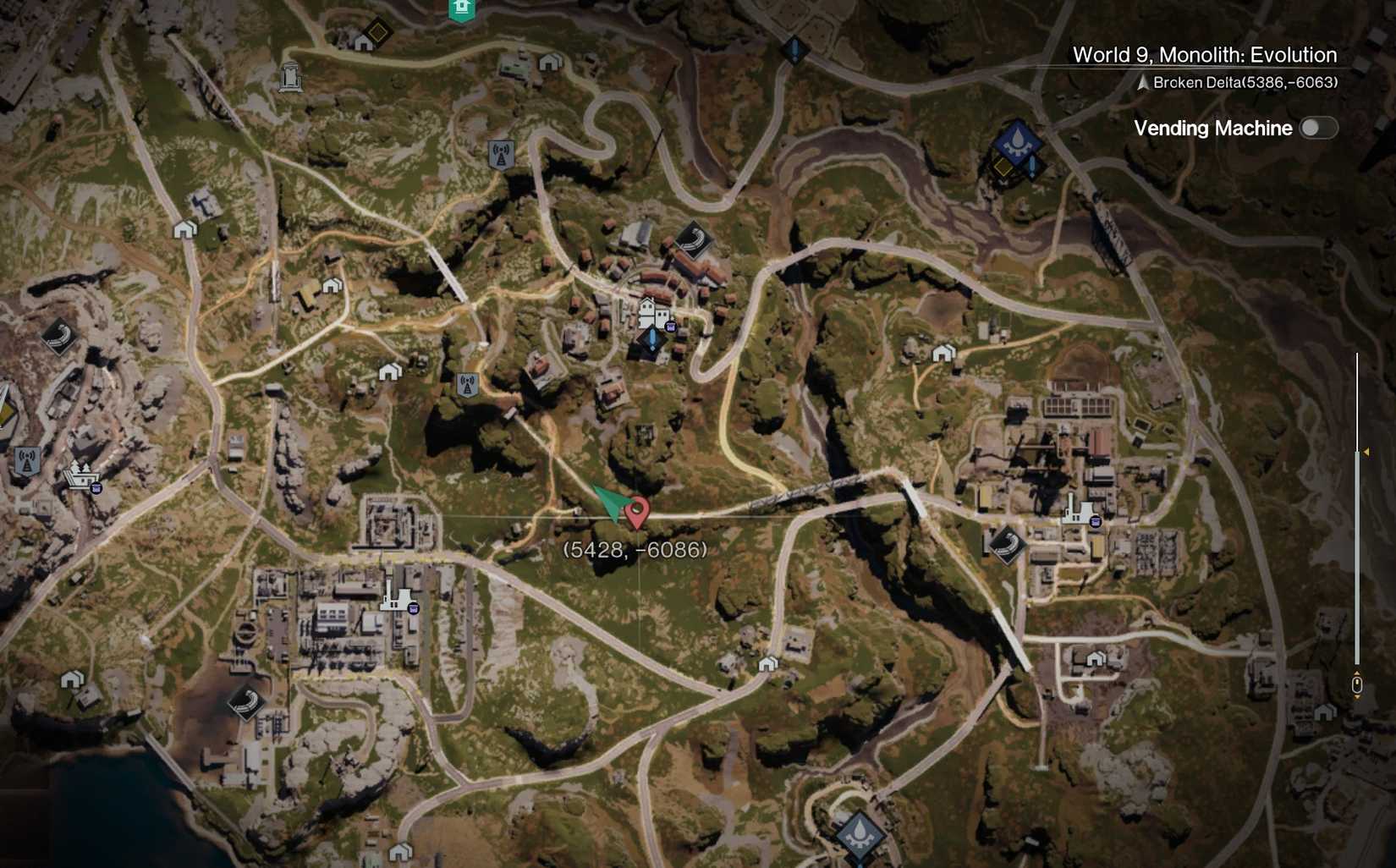Click the house icon near the bottom-left corner
Viewport: 1396px width, 868px height.
pyautogui.click(x=74, y=681)
